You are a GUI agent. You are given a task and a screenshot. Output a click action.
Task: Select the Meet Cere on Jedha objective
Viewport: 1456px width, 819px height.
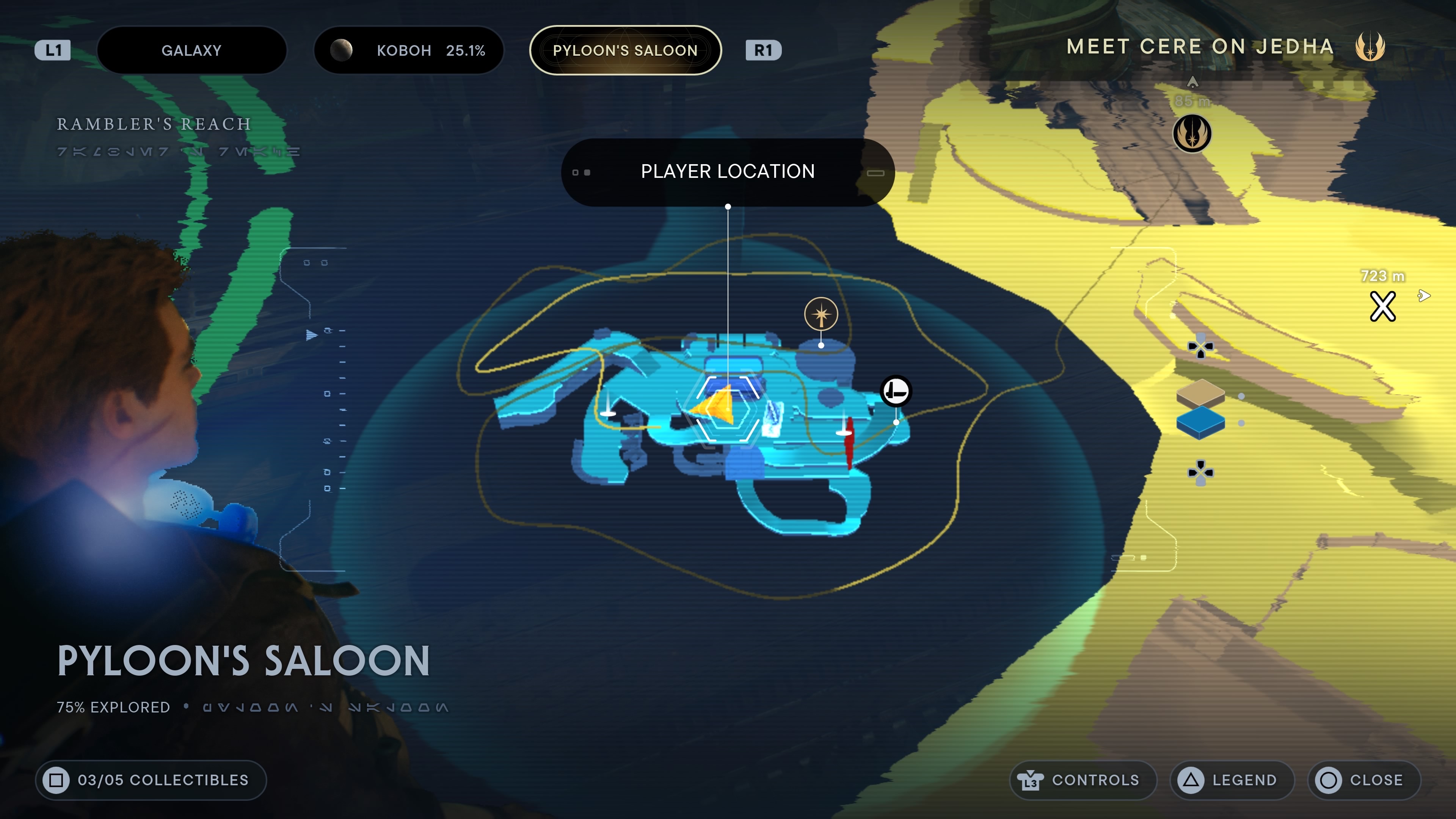(1200, 46)
